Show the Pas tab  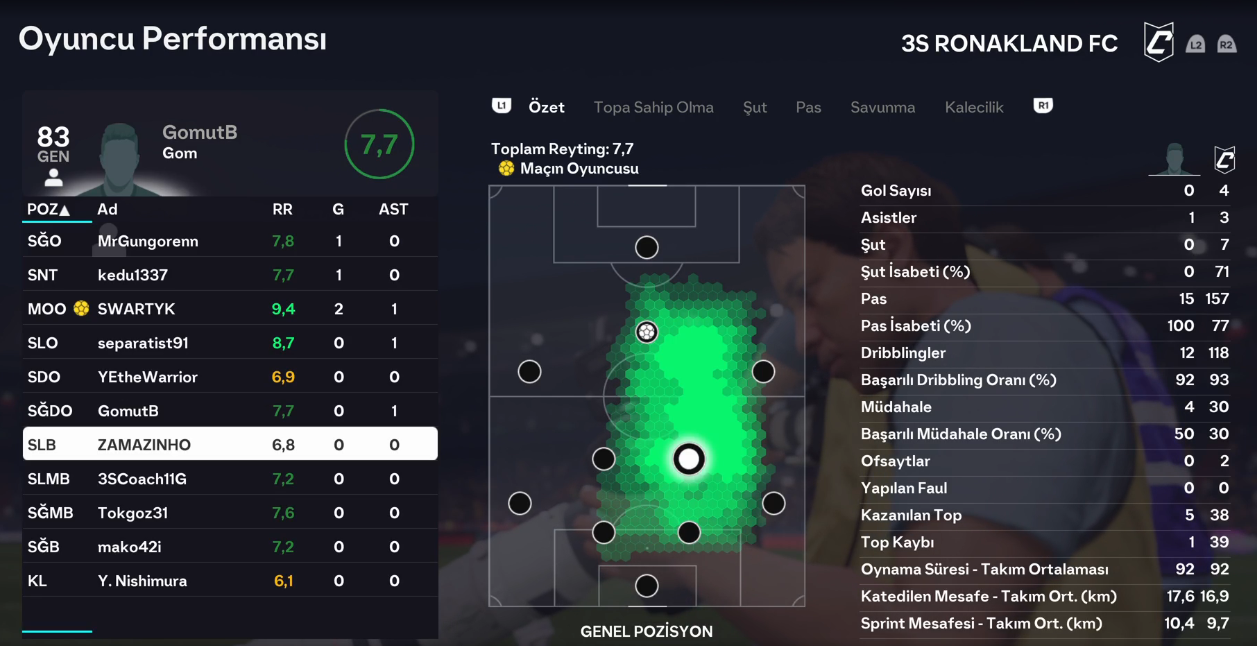tap(808, 107)
